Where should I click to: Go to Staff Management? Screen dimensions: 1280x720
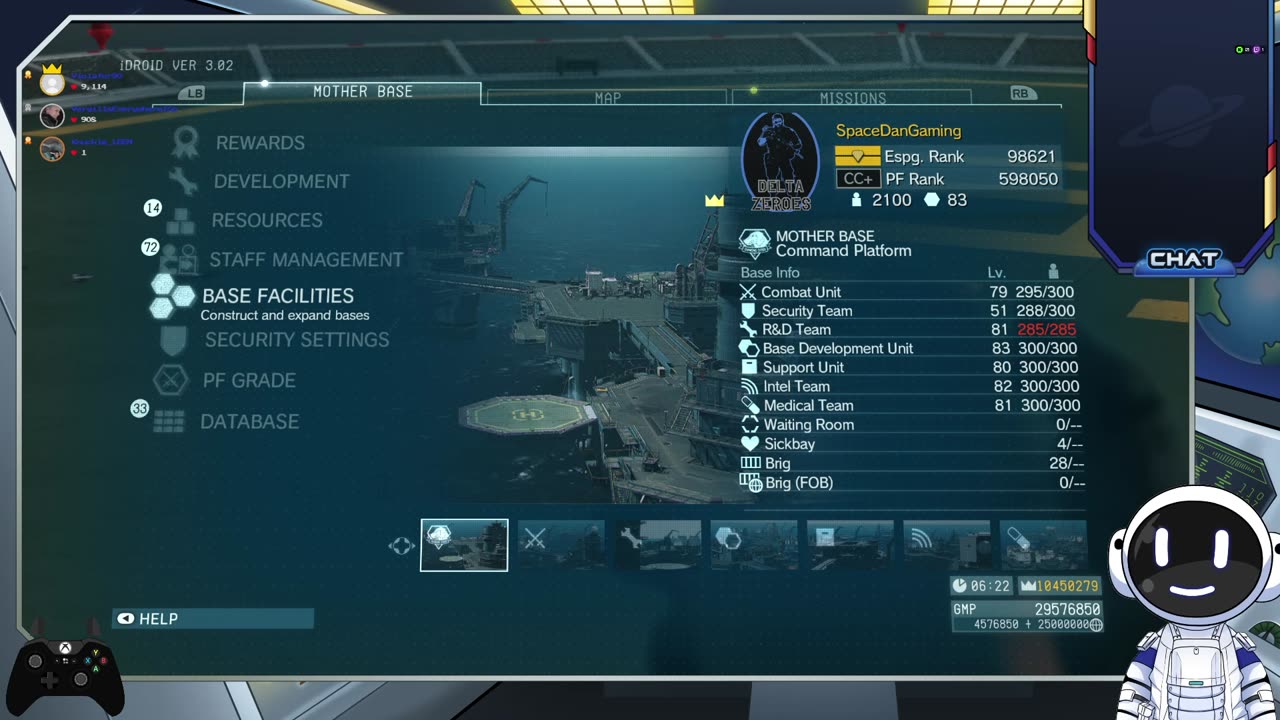tap(305, 260)
